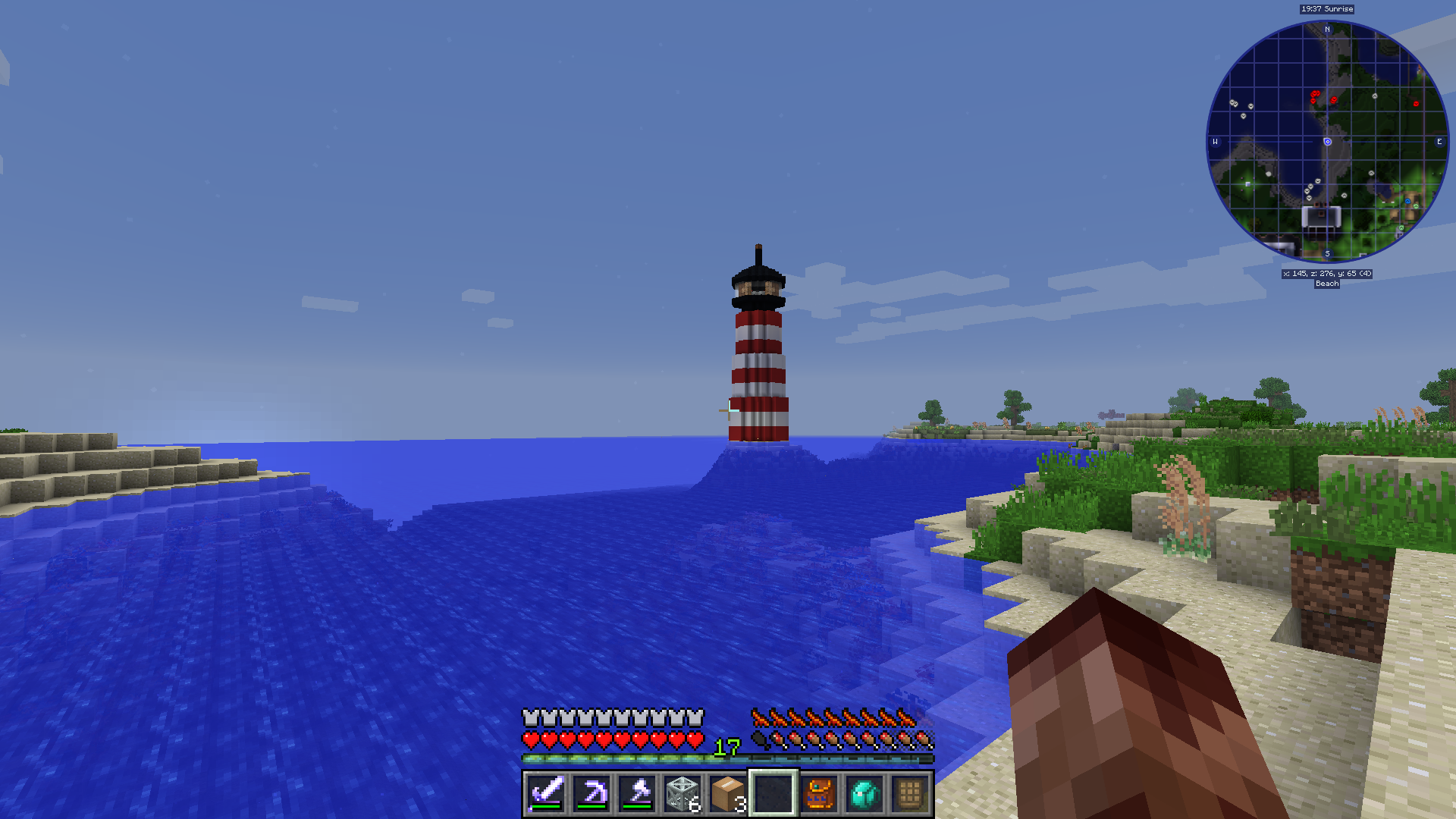Select the cyan diamond backpack slot
This screenshot has width=1456, height=819.
864,794
